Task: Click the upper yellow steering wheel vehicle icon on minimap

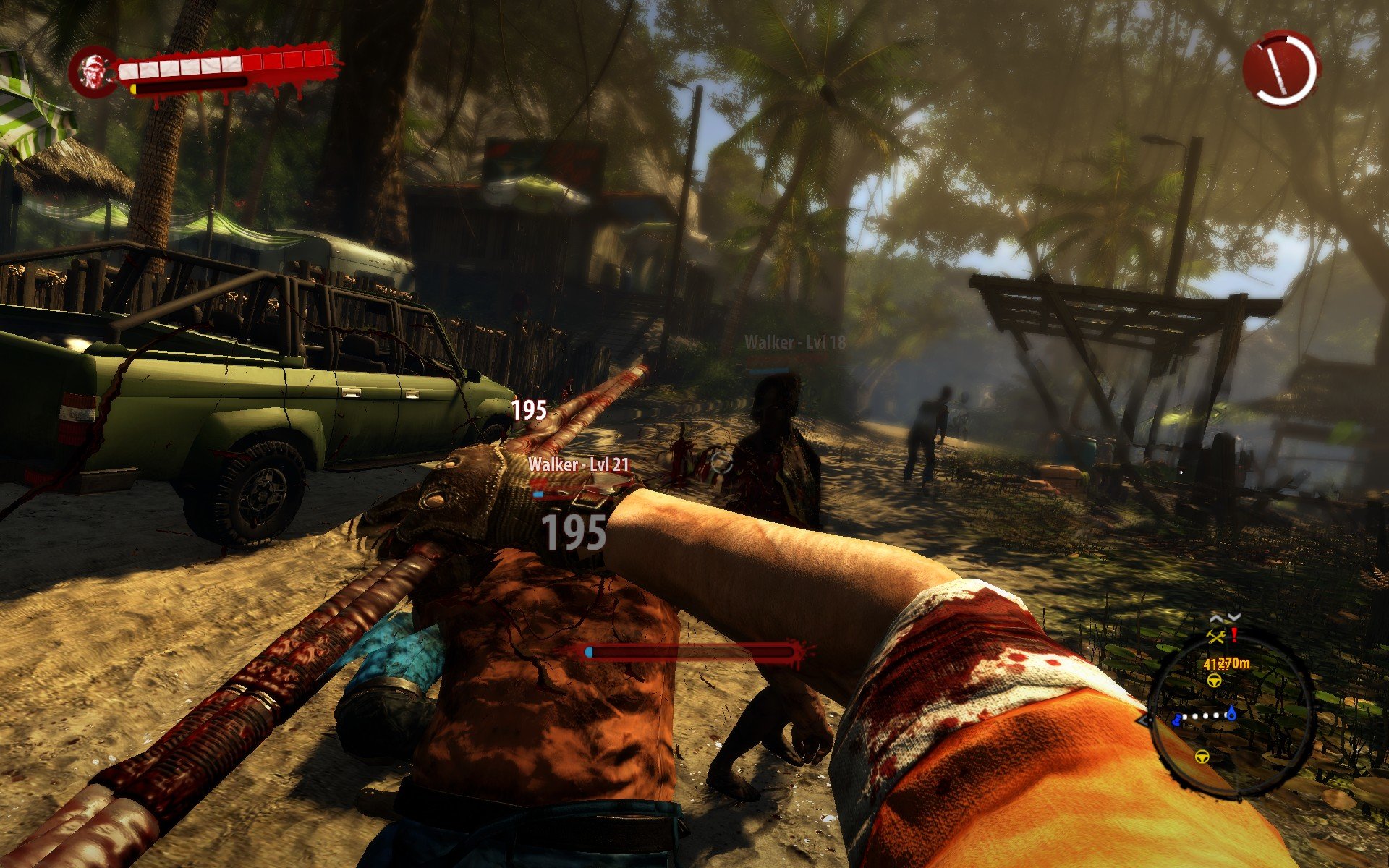Action: click(x=1214, y=681)
